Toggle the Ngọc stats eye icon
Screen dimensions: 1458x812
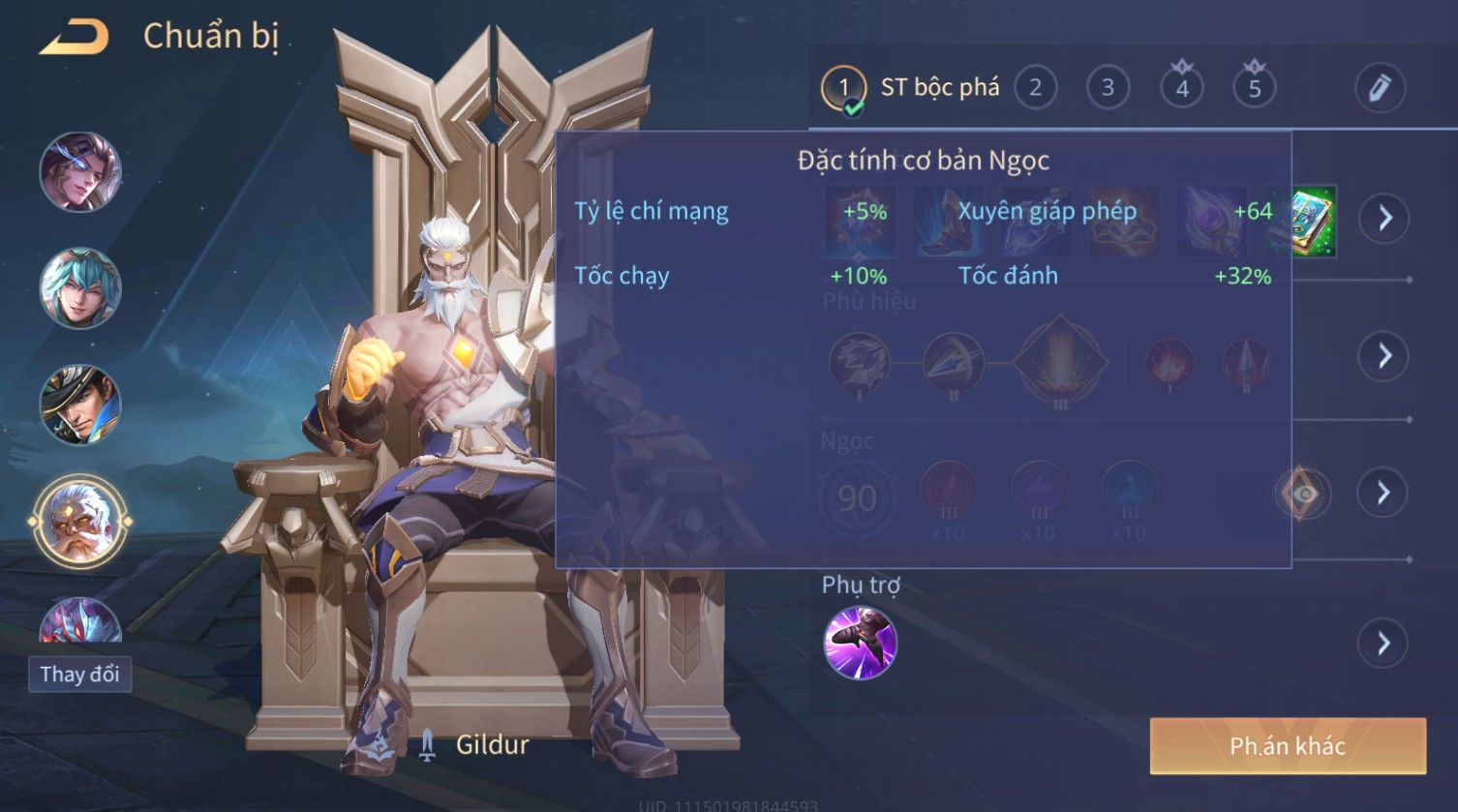[1304, 494]
